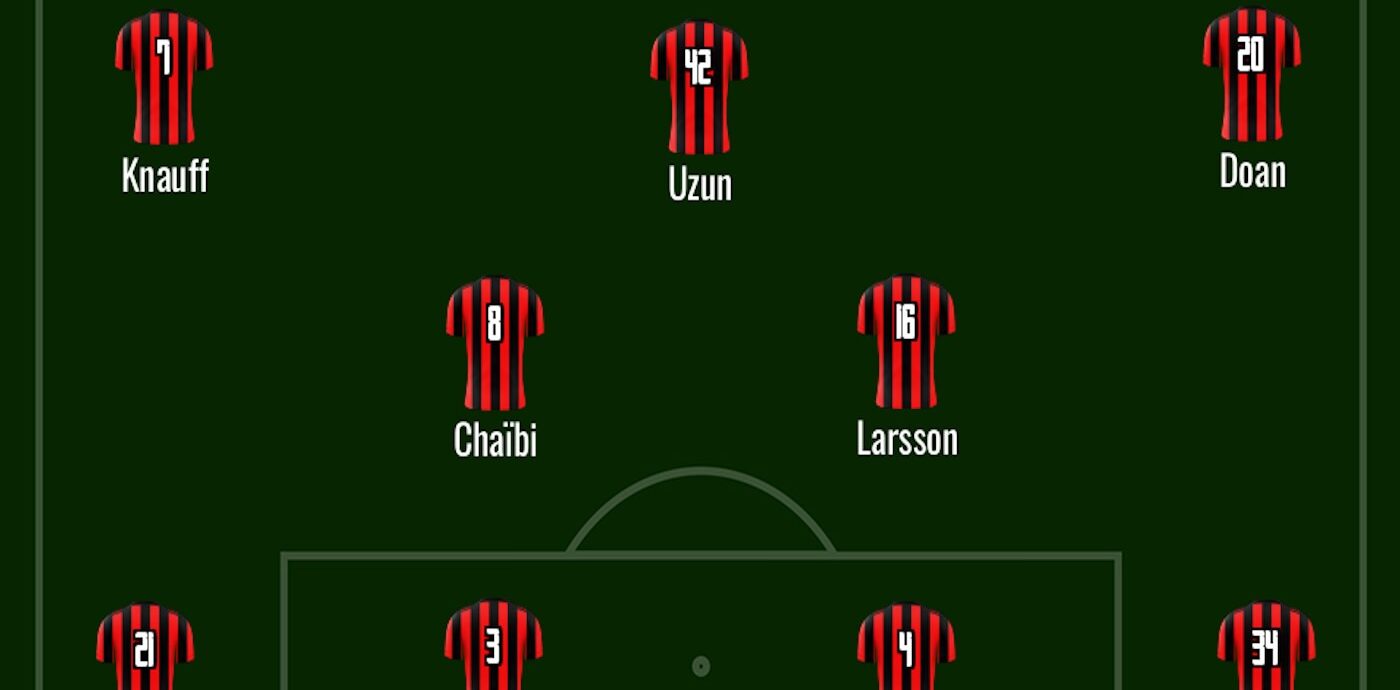Viewport: 1400px width, 690px height.
Task: Choose Uzun's number 42 shirt
Action: click(x=699, y=88)
